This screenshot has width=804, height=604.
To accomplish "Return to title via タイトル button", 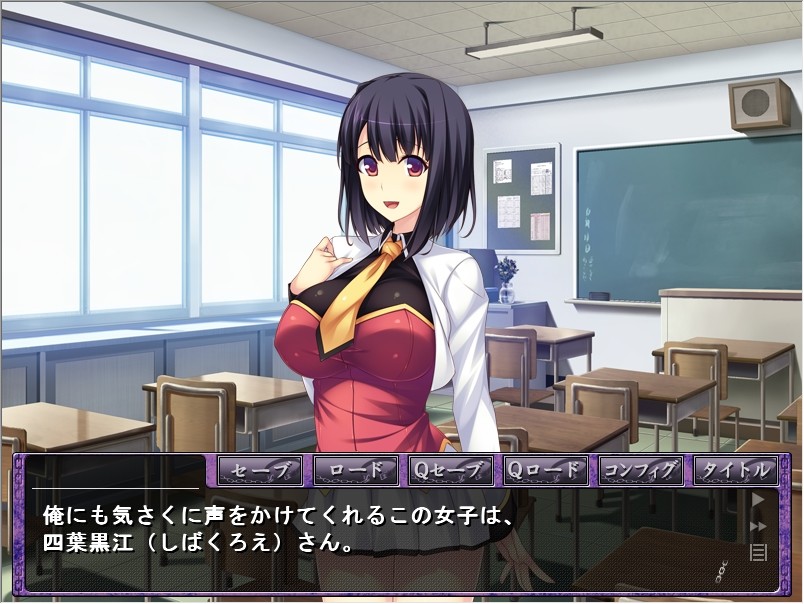I will pyautogui.click(x=735, y=469).
